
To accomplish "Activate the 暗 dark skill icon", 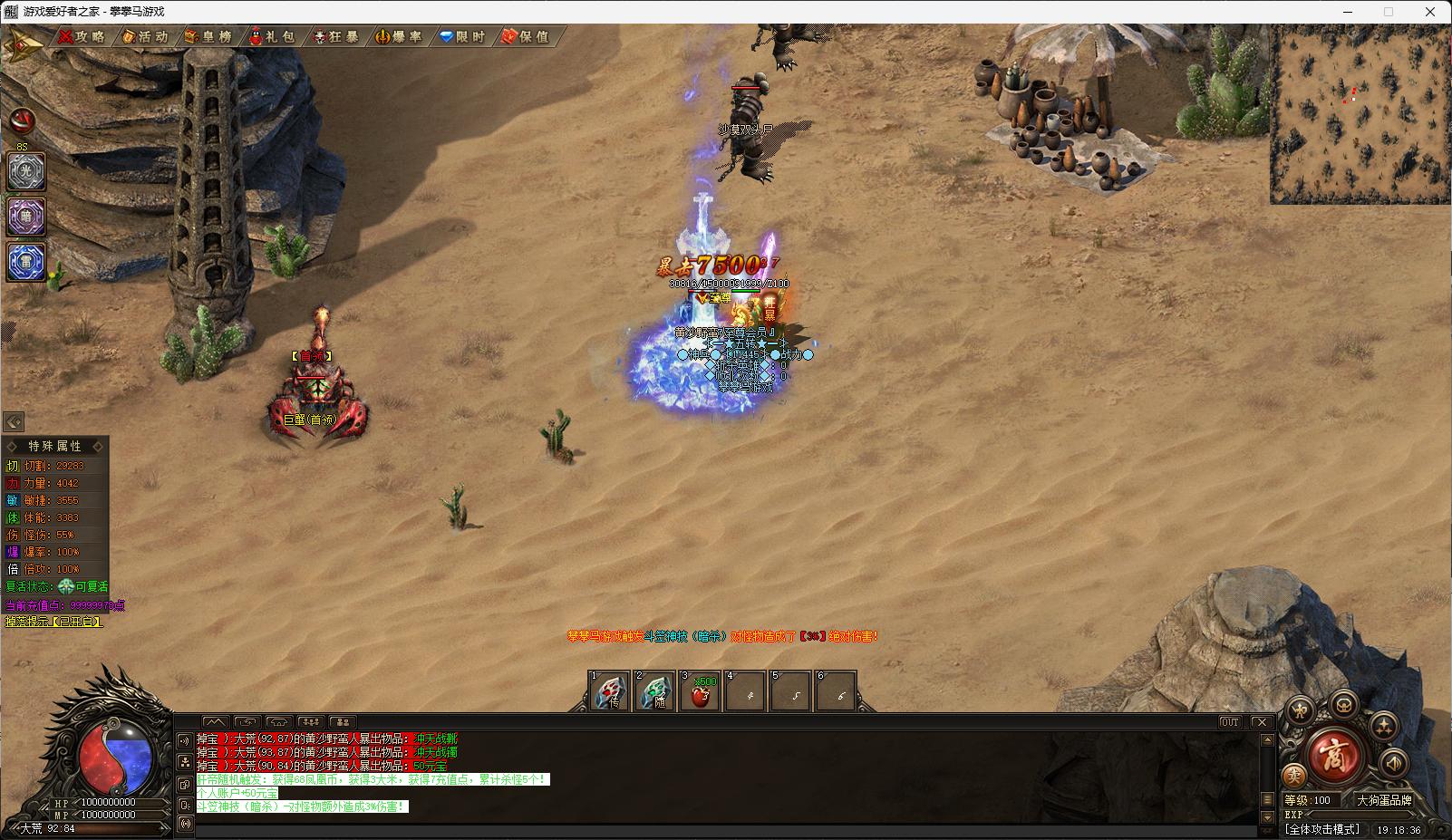I will tap(26, 217).
